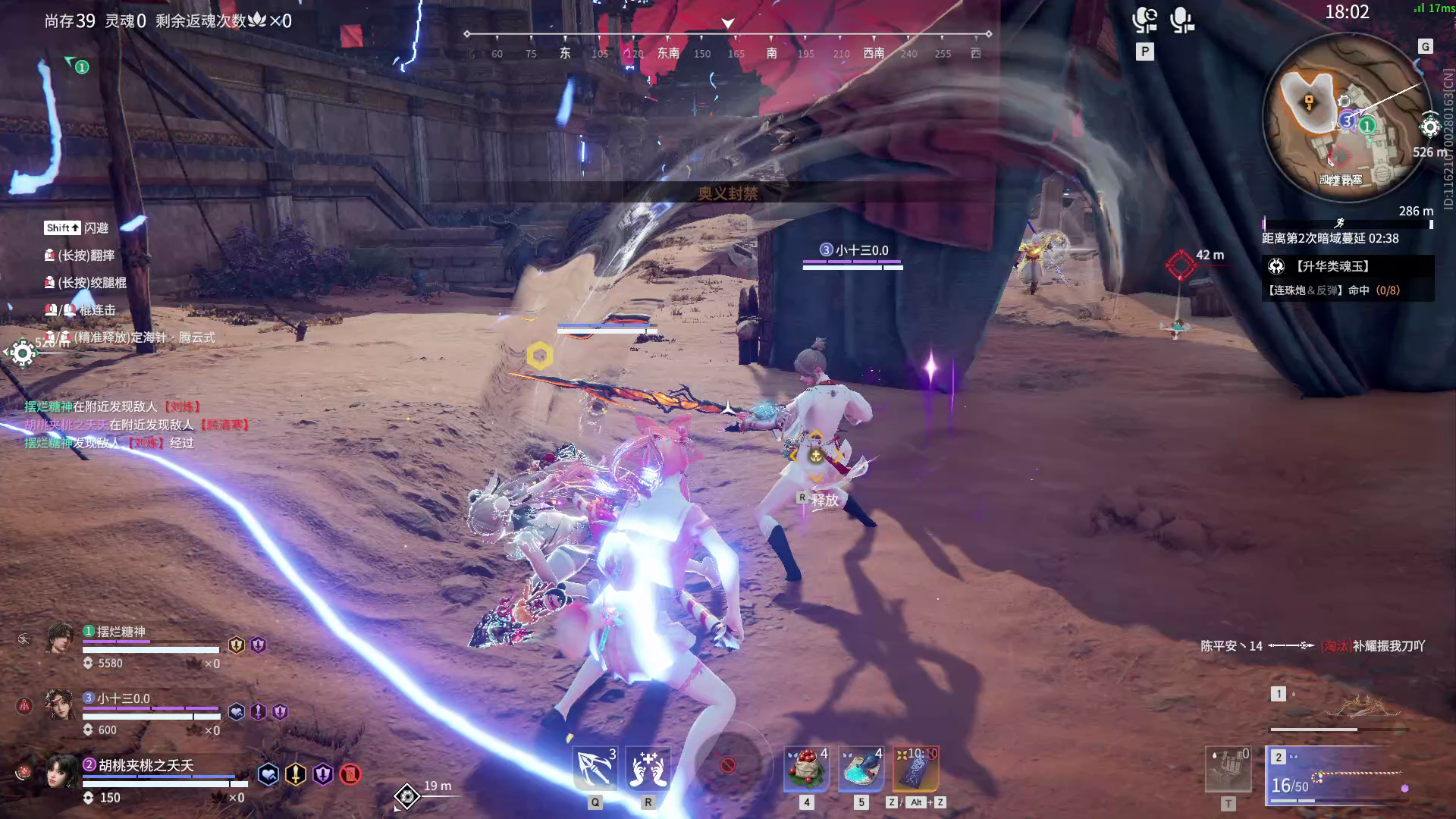Click the red target marker on the minimap
Viewport: 1456px width, 819px height.
click(1339, 156)
